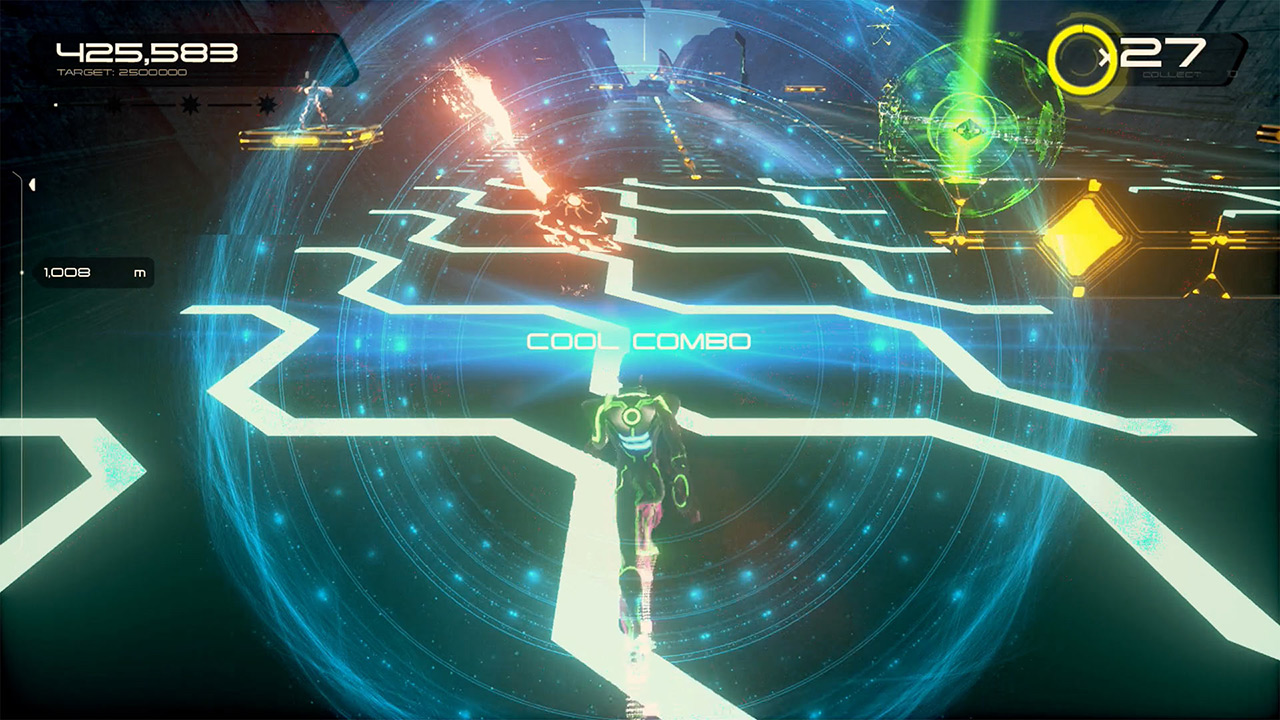
Task: Click the middle star combo icon
Action: click(188, 103)
